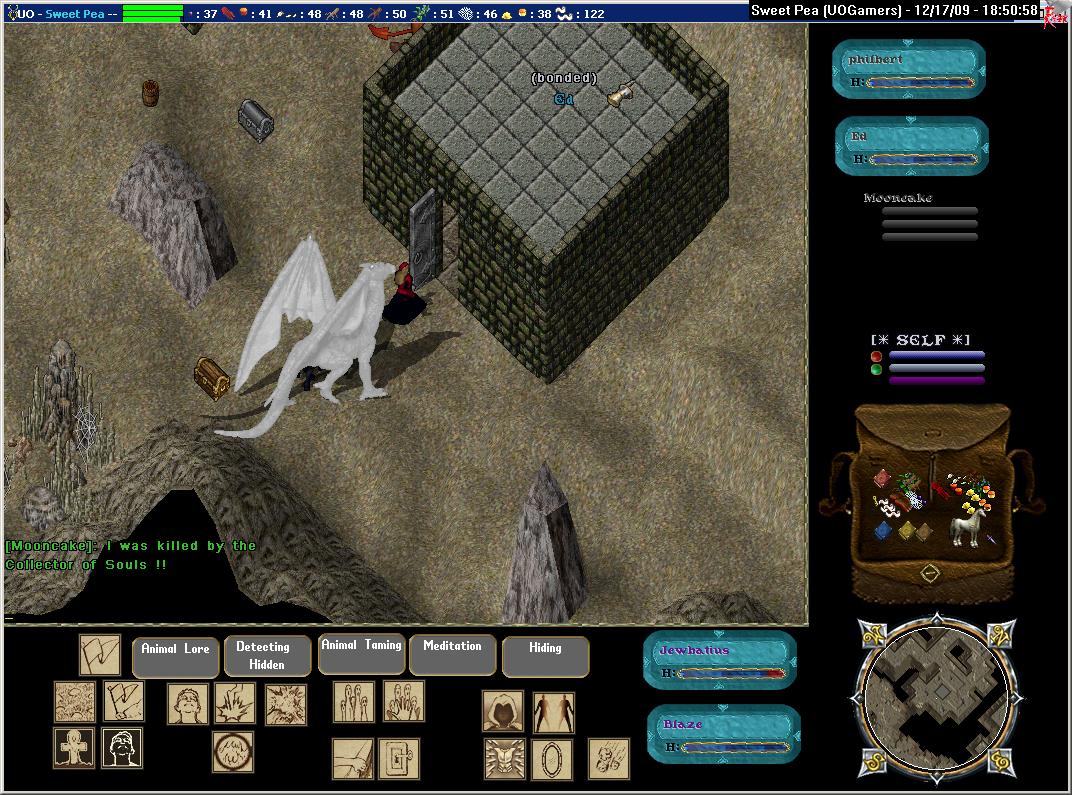Select the Ed pet status bar
1072x795 pixels.
click(912, 146)
